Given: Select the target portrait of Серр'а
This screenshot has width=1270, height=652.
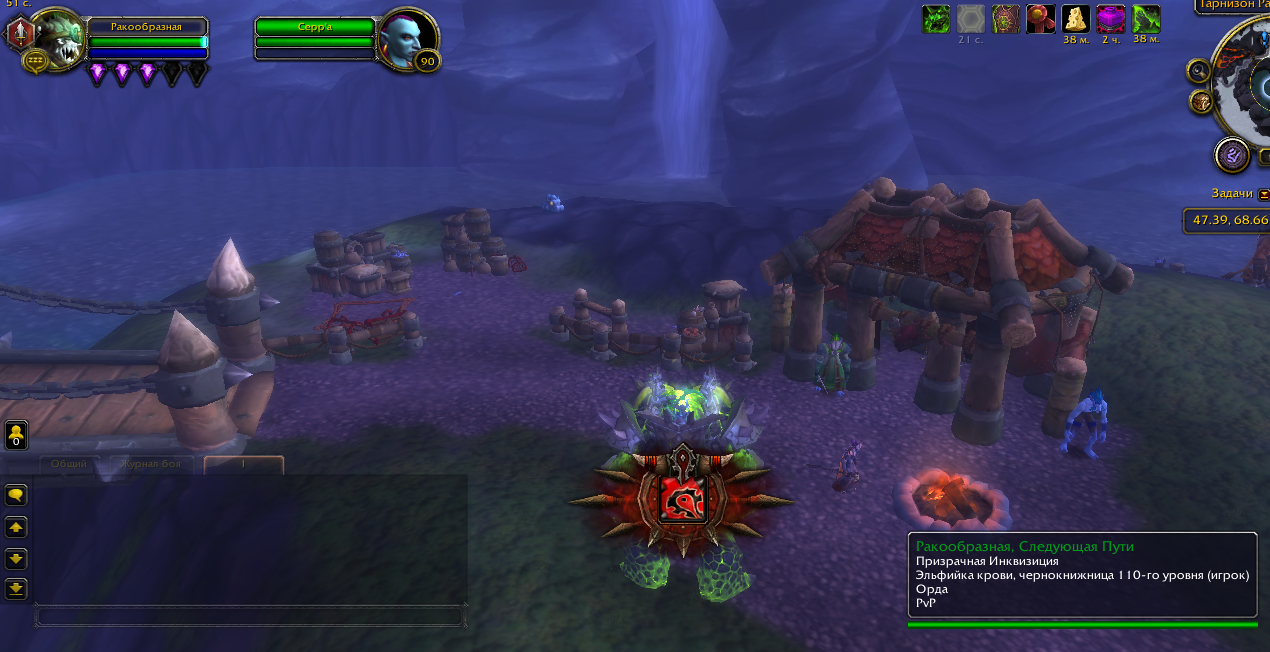Looking at the screenshot, I should (x=409, y=39).
